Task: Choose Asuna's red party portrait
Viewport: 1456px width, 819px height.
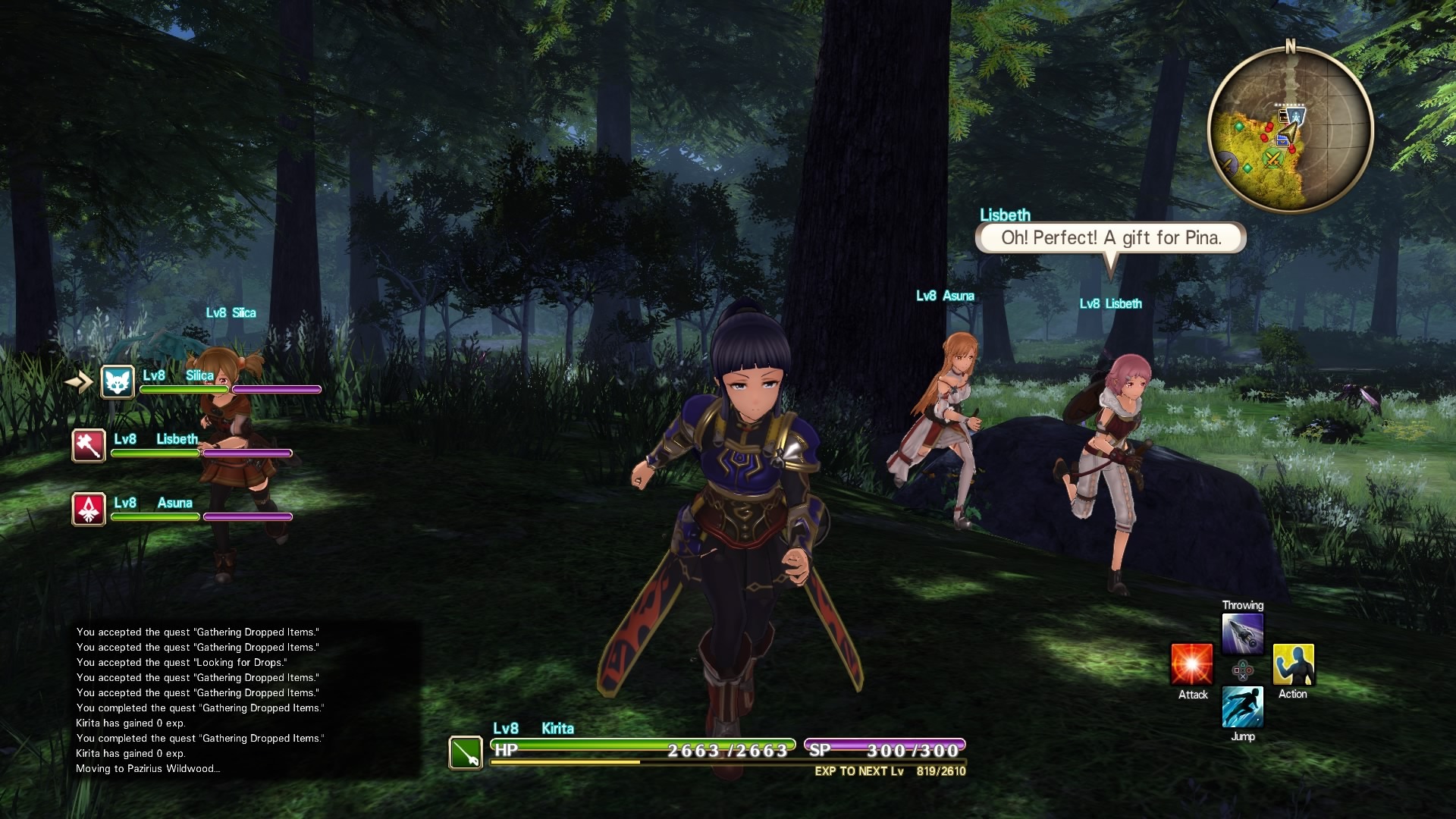Action: point(89,509)
